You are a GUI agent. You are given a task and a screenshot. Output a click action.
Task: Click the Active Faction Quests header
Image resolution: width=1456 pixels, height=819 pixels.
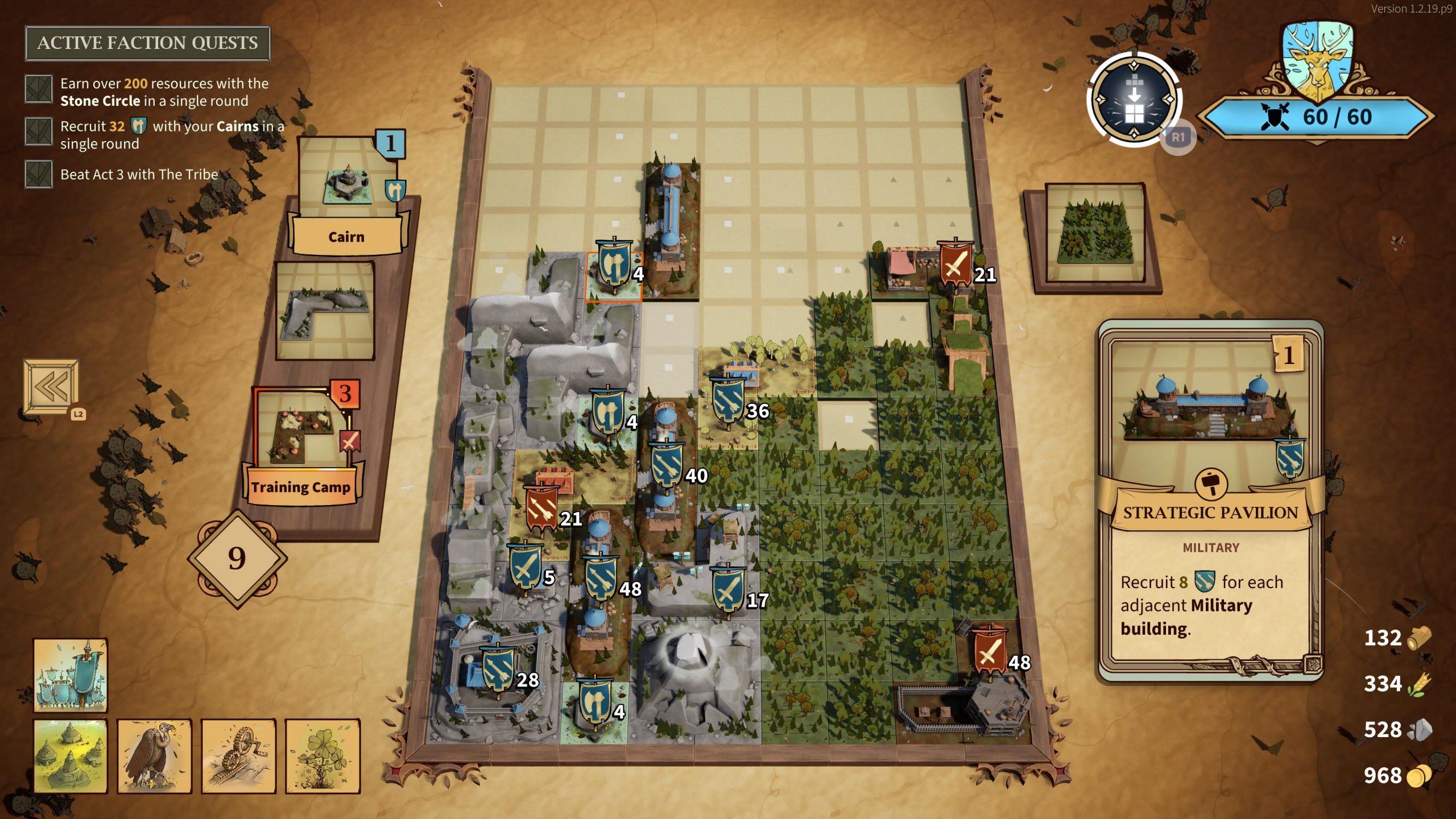point(147,43)
